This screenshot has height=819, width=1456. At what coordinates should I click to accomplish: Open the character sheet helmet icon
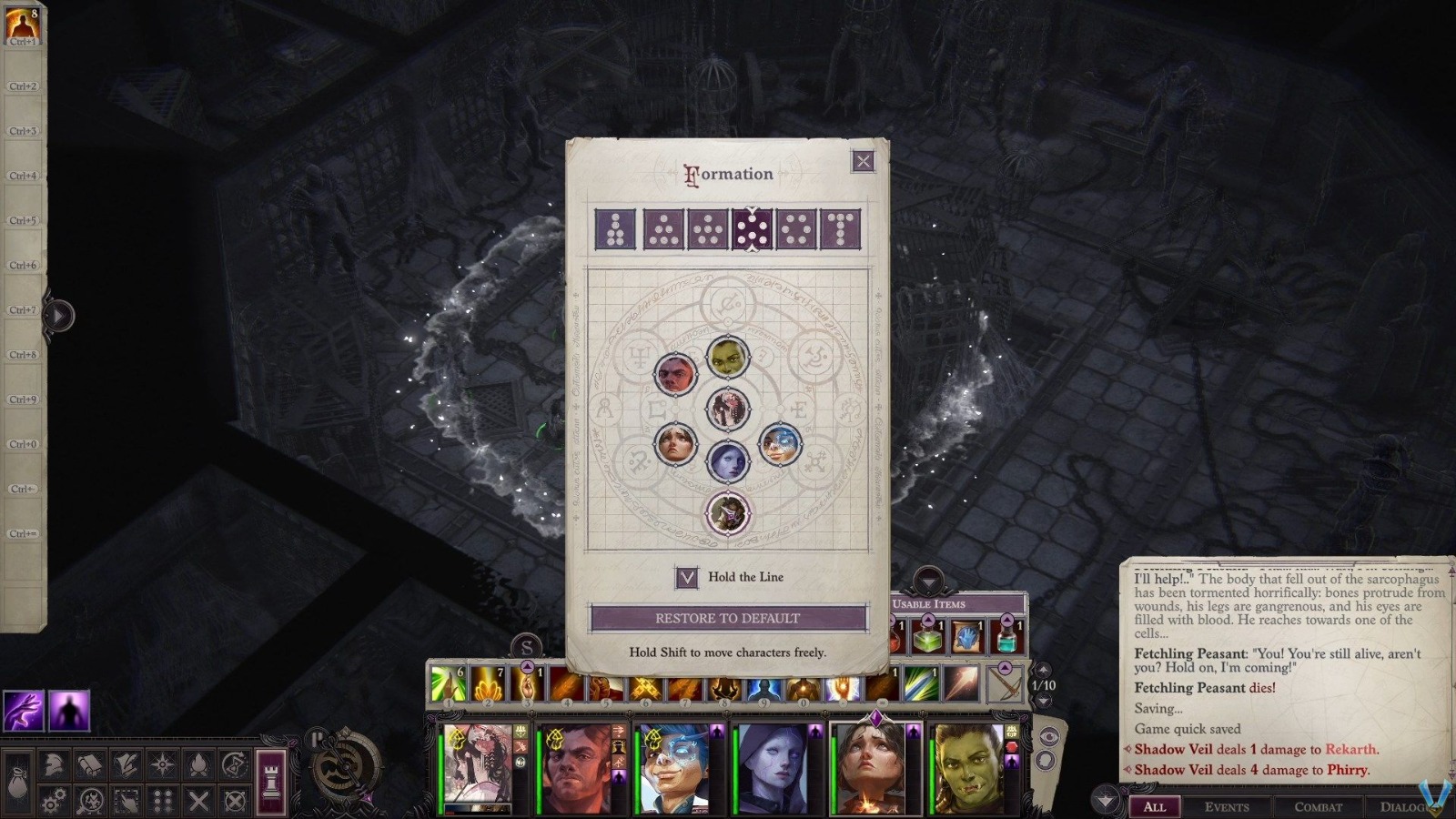[53, 764]
